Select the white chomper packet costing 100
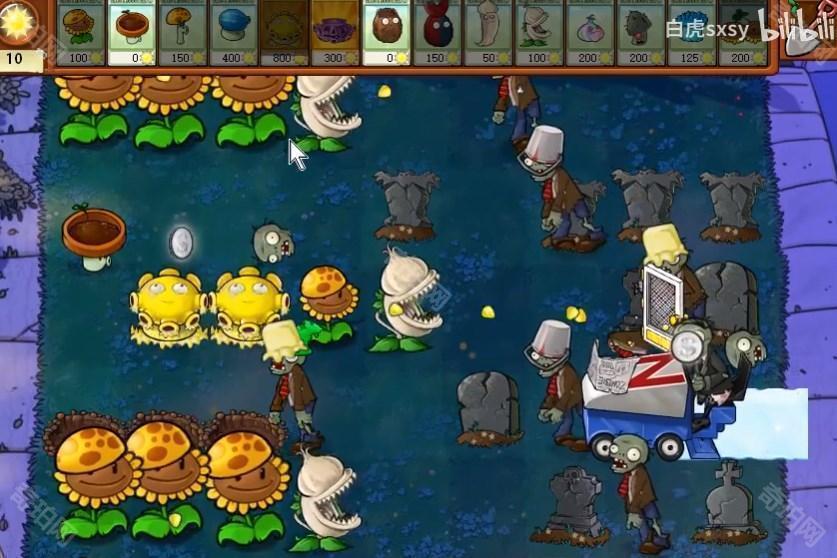This screenshot has width=837, height=558. (539, 32)
